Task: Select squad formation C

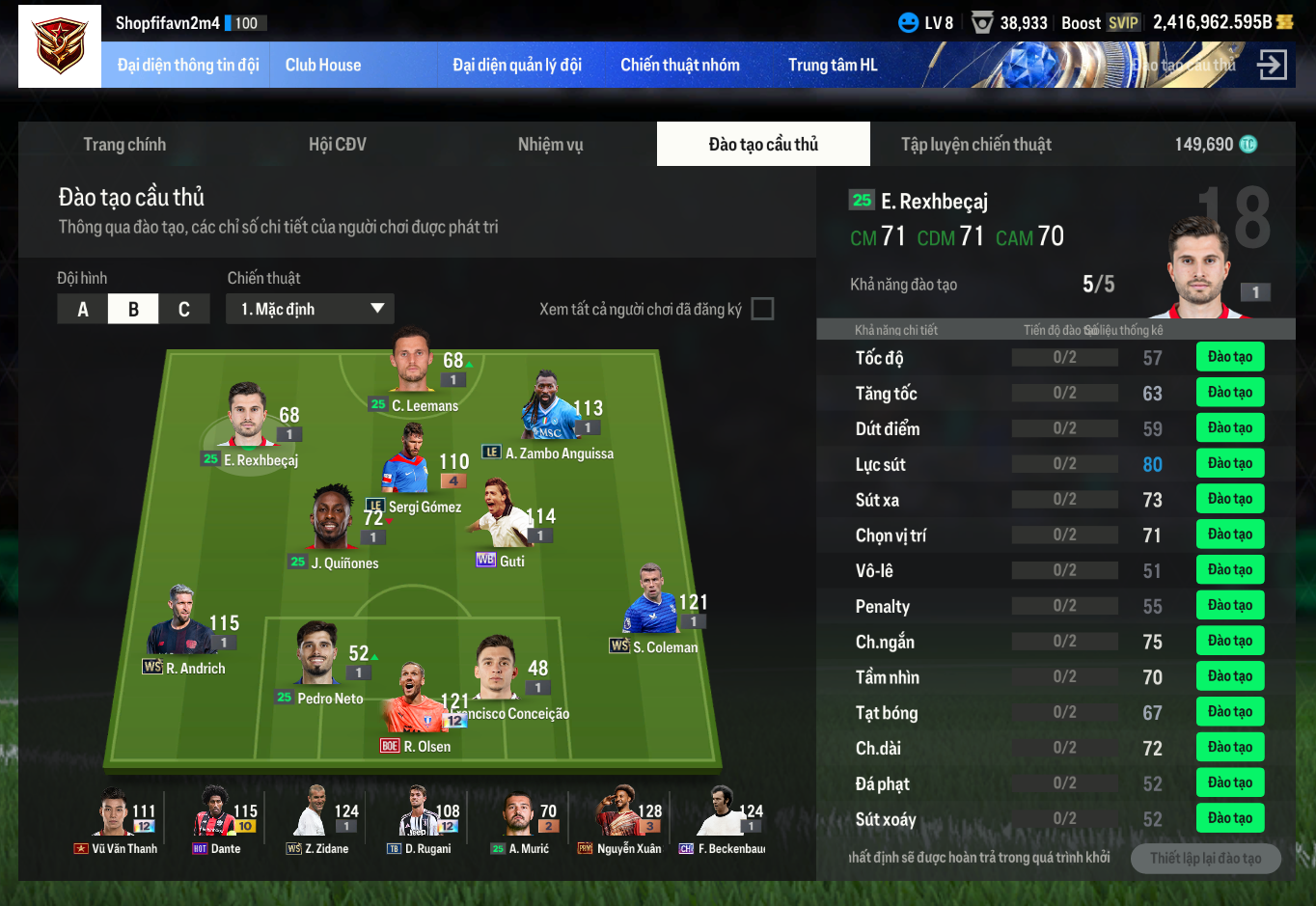Action: pyautogui.click(x=184, y=310)
